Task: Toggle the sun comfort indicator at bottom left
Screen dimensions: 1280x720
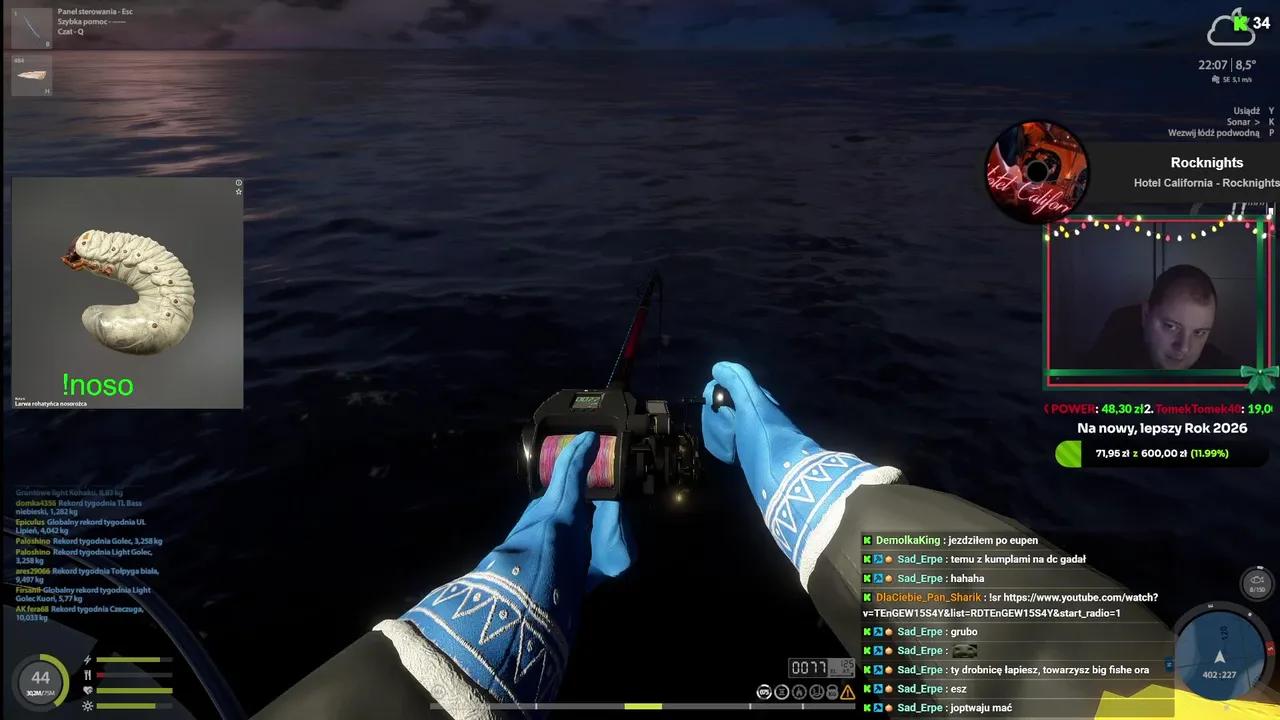Action: (x=87, y=706)
